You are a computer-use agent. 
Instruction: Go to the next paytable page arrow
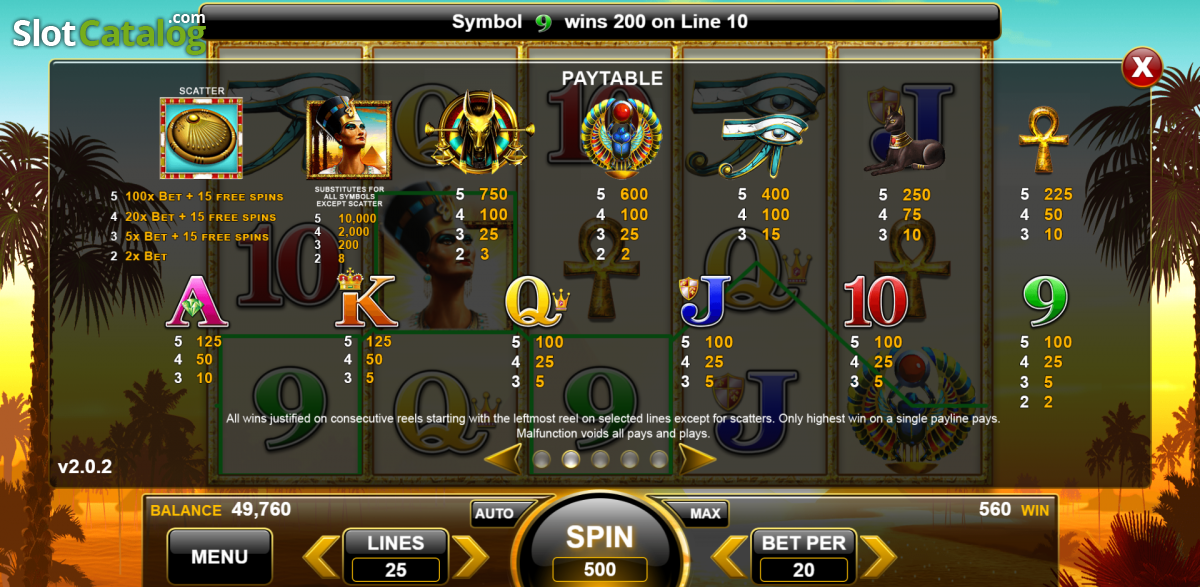click(x=697, y=459)
